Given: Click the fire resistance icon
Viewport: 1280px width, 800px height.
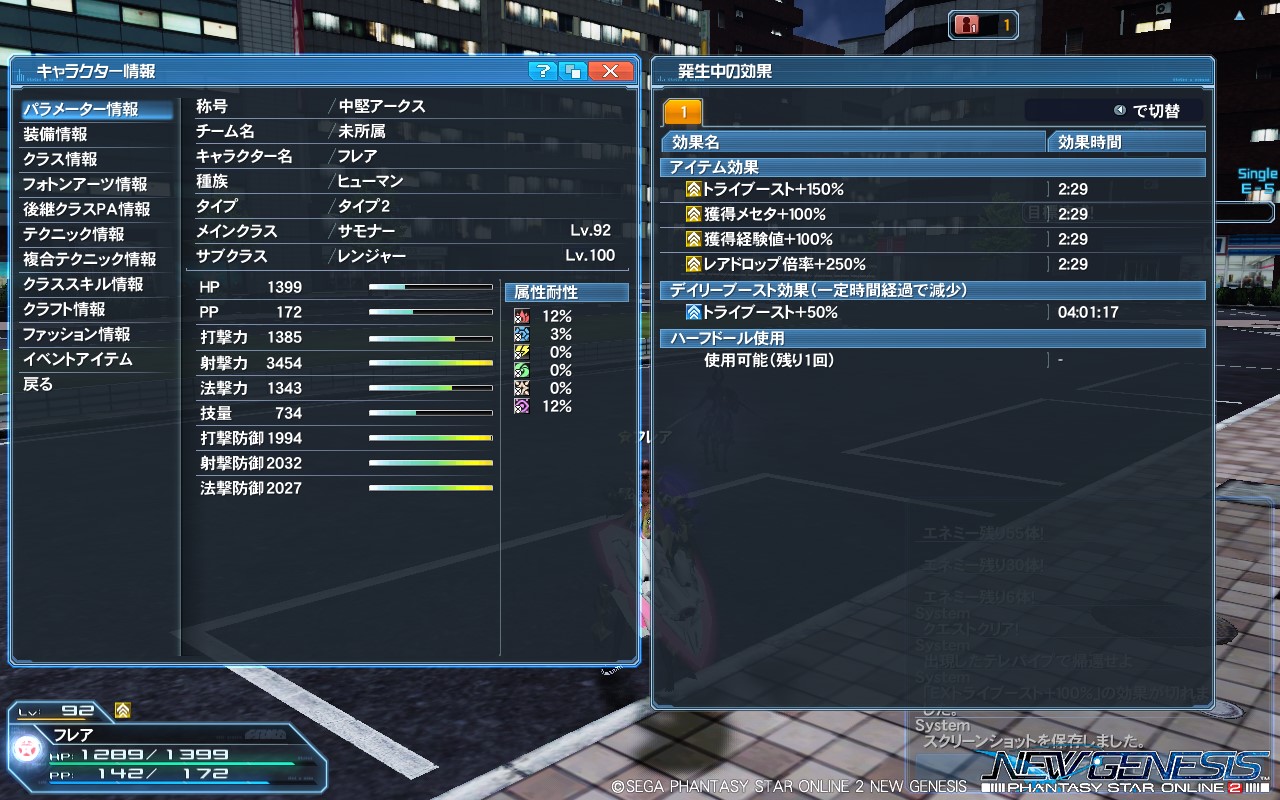Looking at the screenshot, I should (522, 316).
